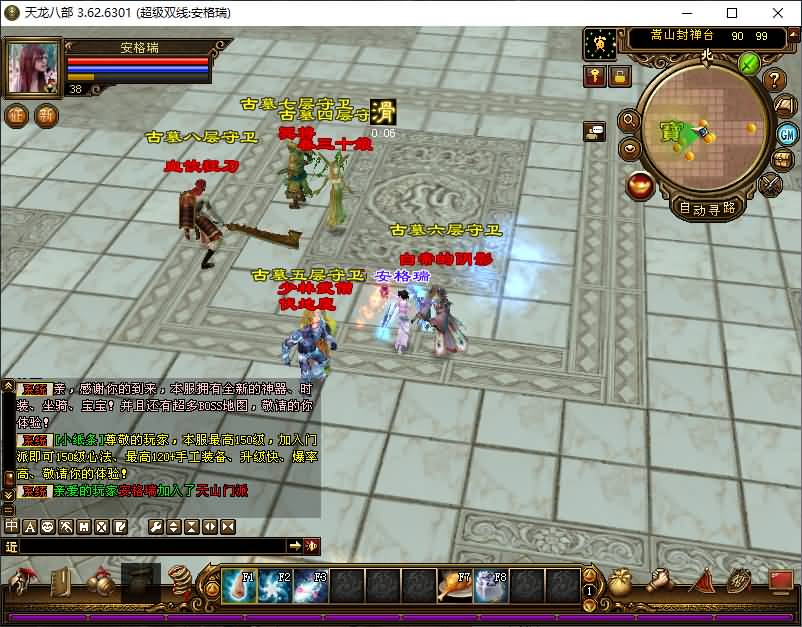Screen dimensions: 802x627
Task: Click the crossed swords icon
Action: pos(770,185)
